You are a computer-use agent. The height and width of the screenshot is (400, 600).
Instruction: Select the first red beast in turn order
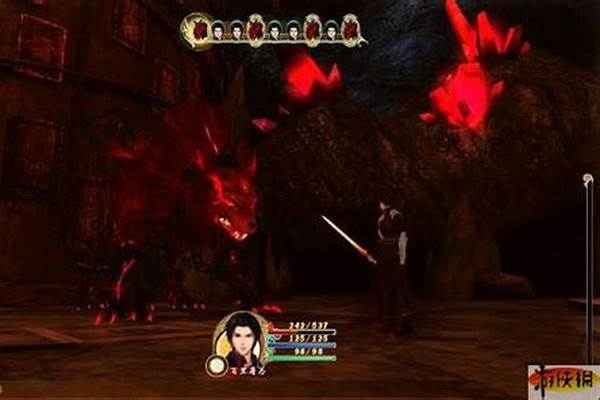point(197,29)
